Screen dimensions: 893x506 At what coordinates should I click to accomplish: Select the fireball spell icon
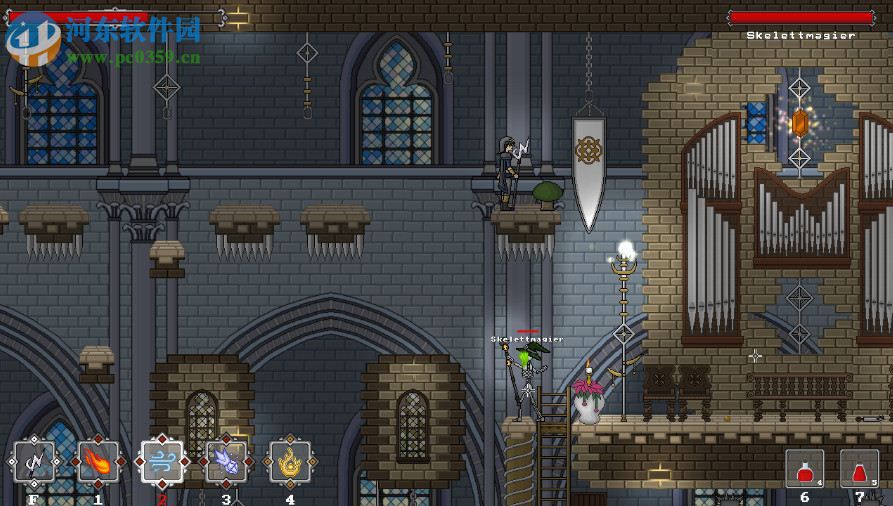coord(98,463)
